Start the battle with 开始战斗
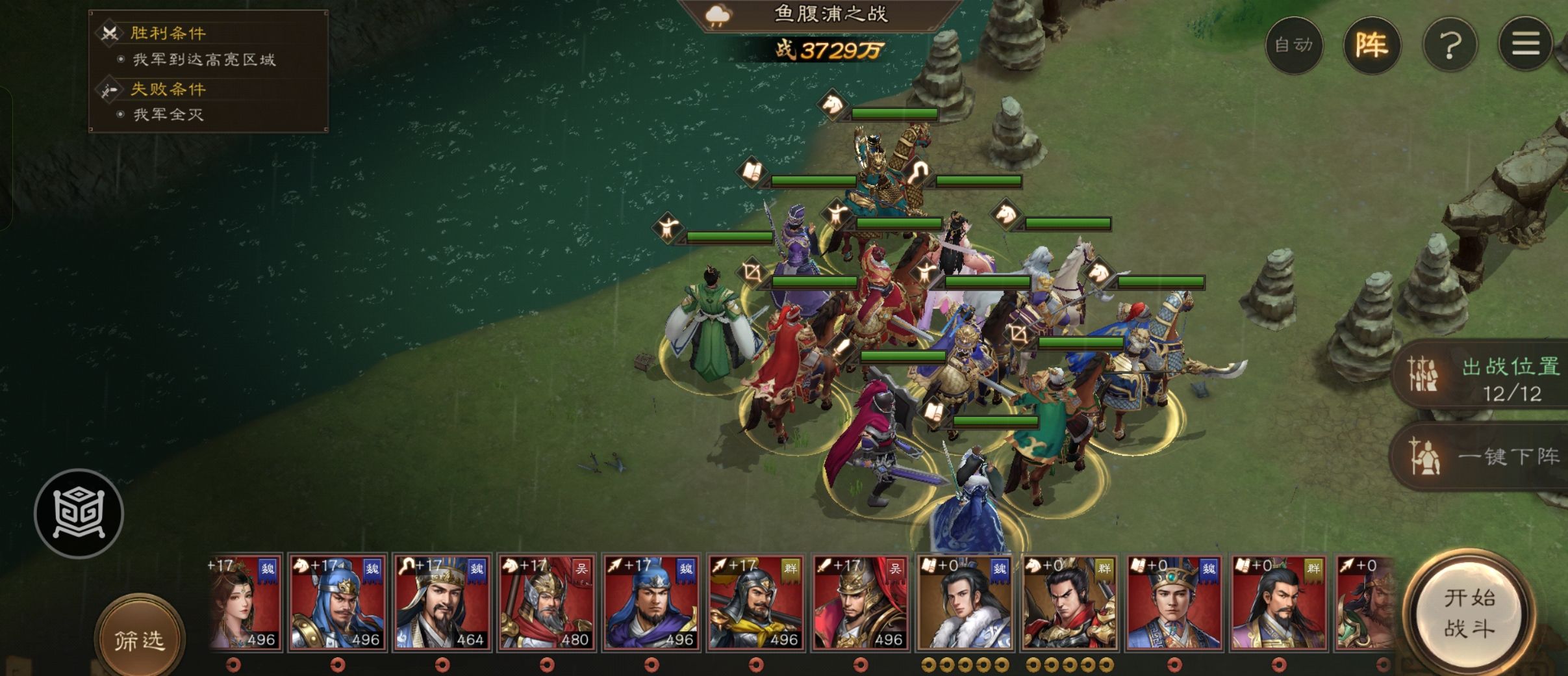 click(1469, 614)
